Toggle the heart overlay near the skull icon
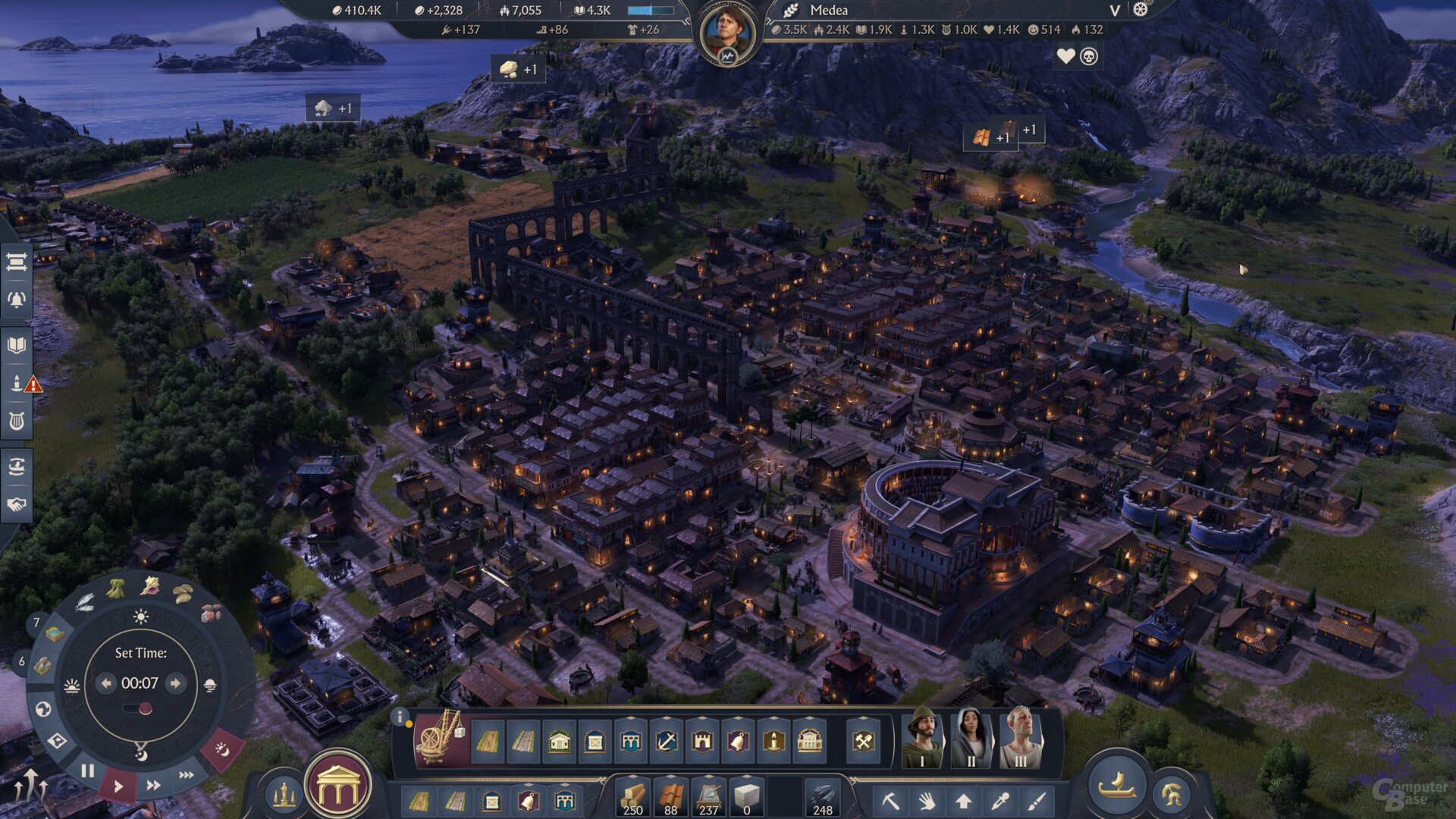This screenshot has width=1456, height=819. pos(1066,56)
